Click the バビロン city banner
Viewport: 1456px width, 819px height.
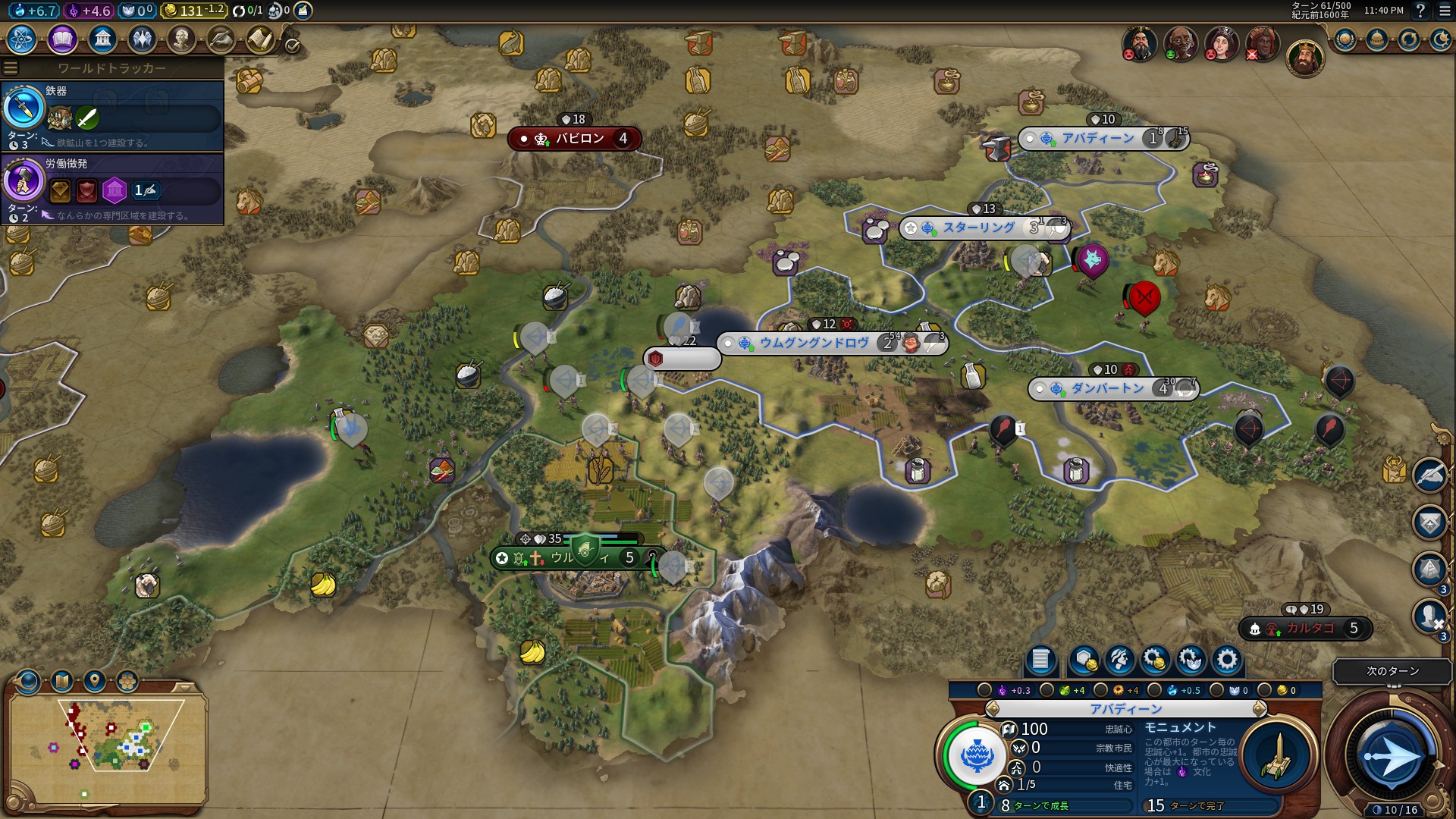[575, 139]
